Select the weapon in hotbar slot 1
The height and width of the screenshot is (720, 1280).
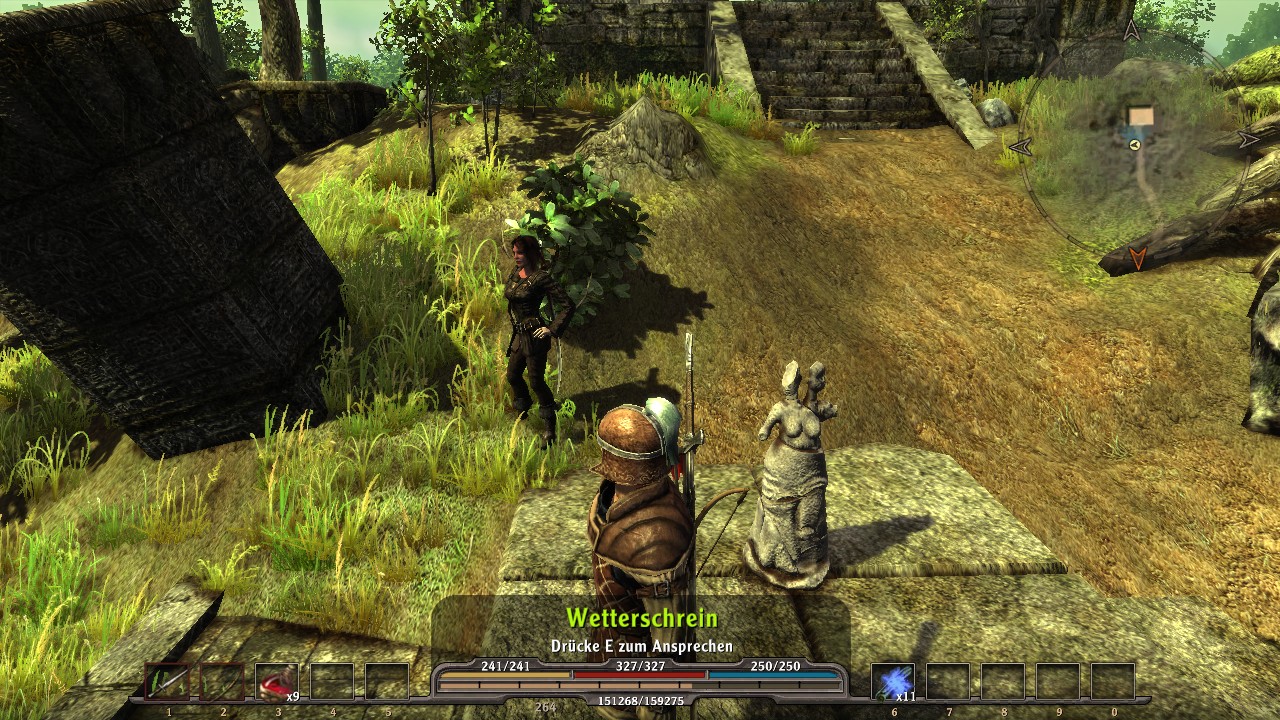[x=168, y=682]
